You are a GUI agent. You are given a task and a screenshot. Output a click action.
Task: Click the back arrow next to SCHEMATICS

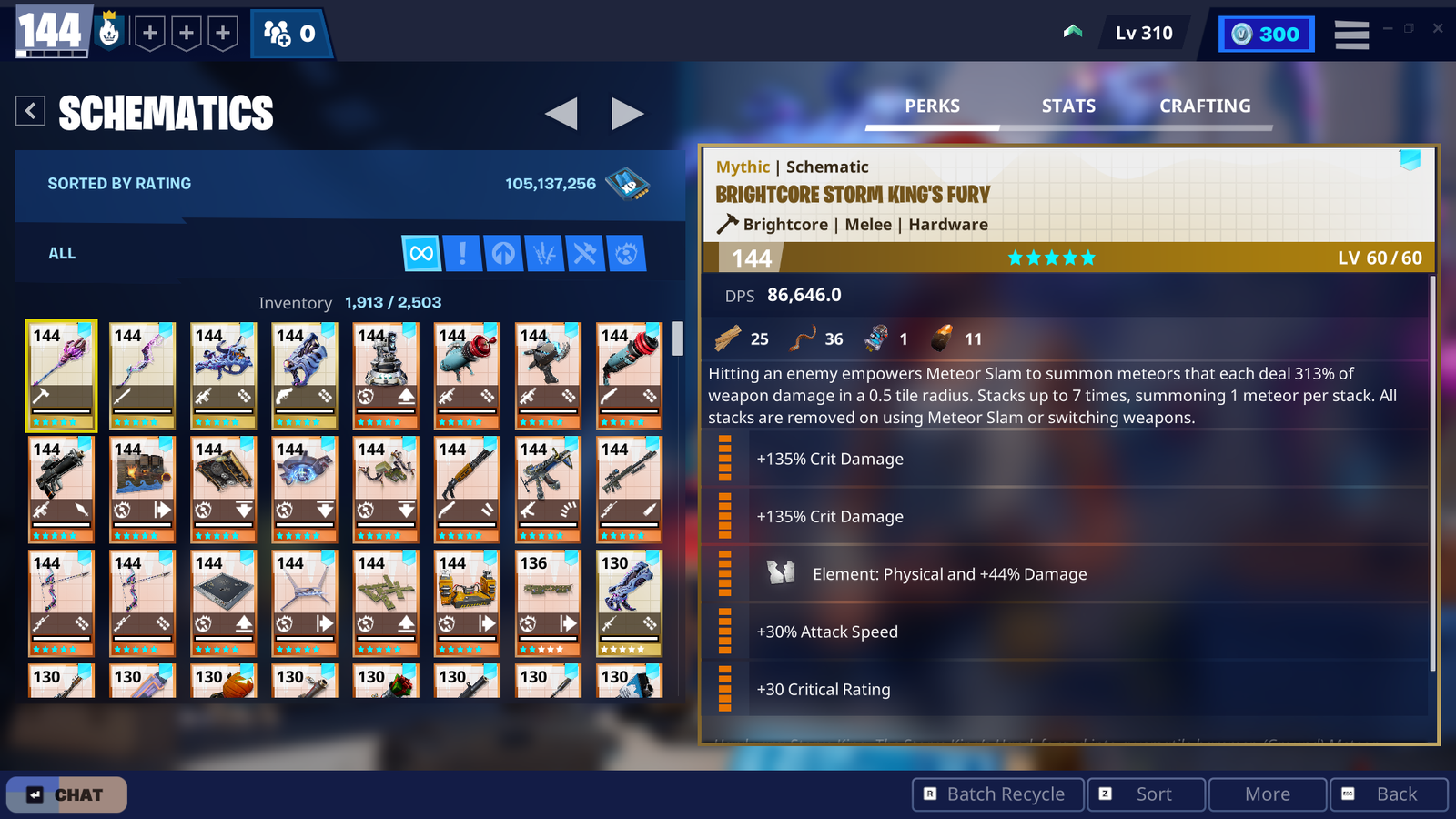click(30, 110)
